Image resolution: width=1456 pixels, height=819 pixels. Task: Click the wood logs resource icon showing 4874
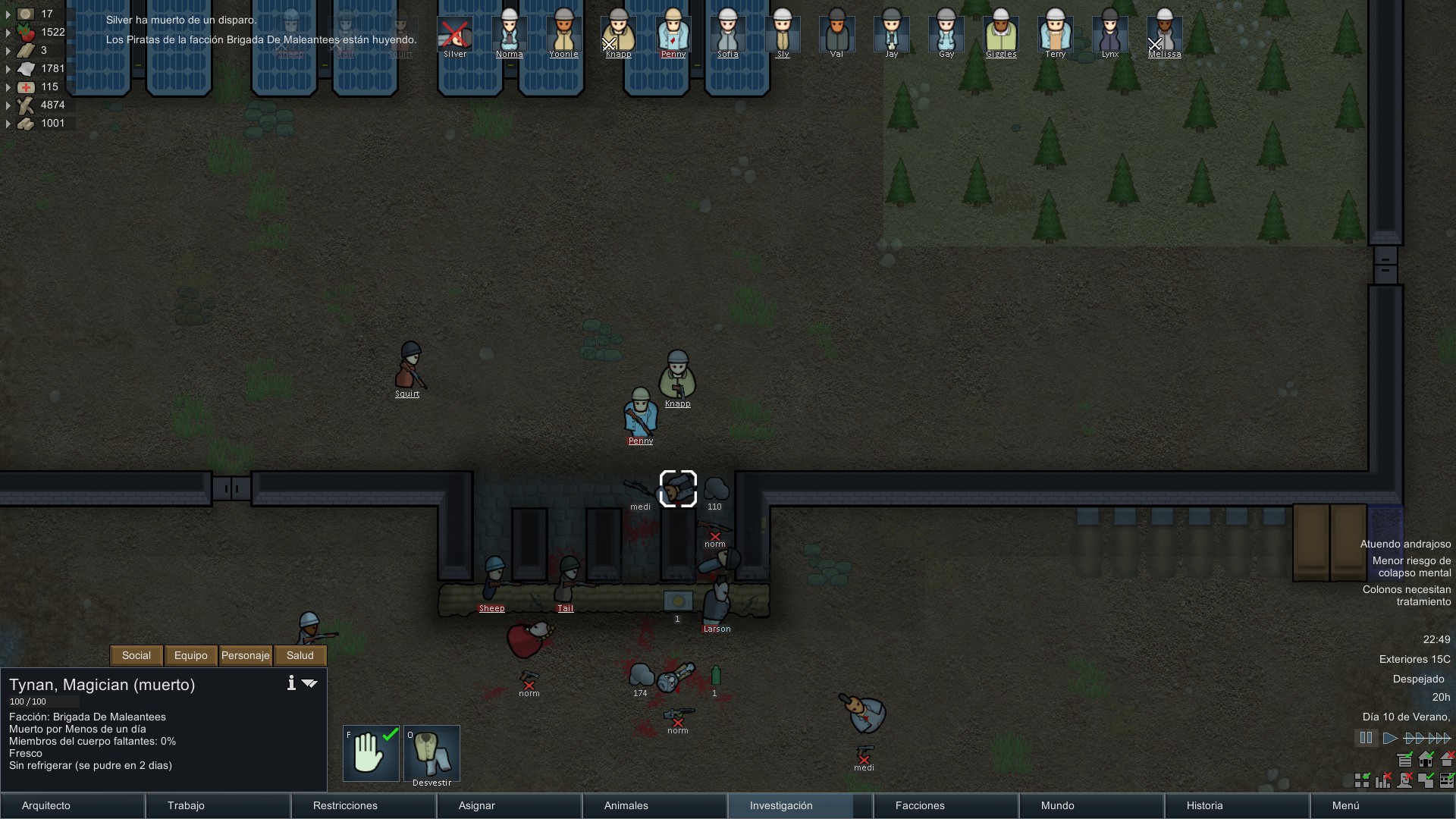click(25, 105)
